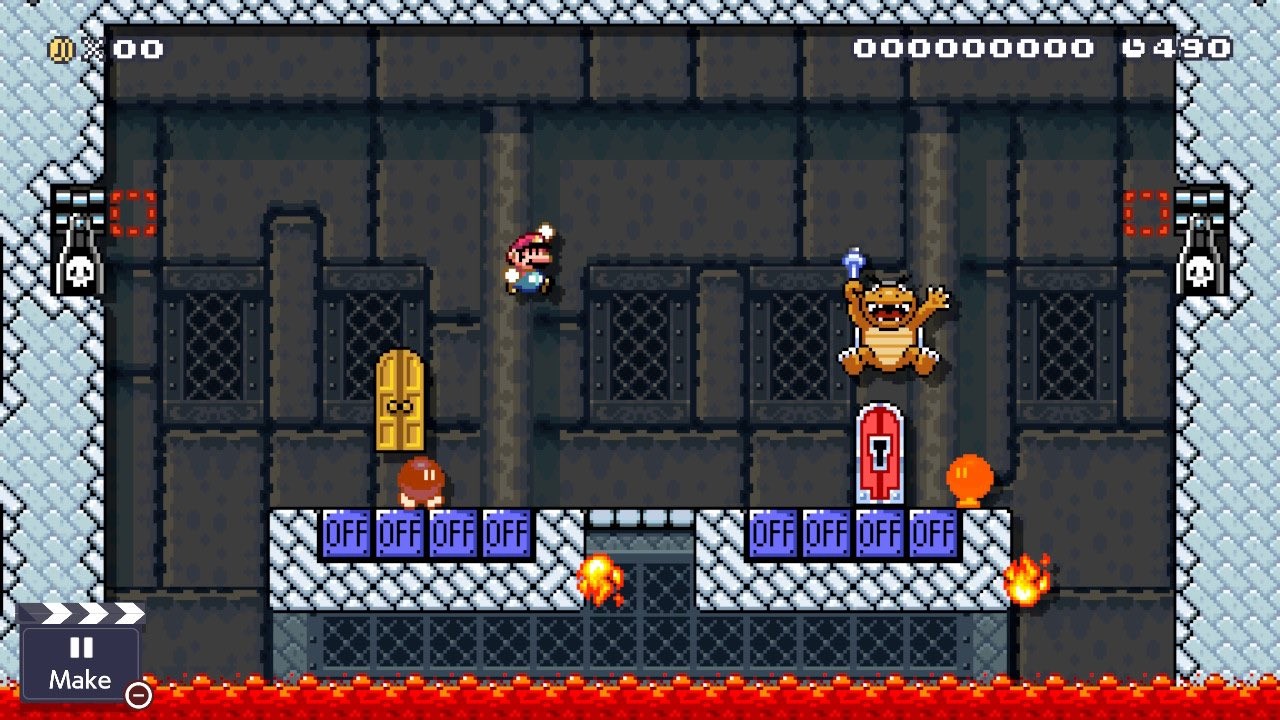Viewport: 1280px width, 720px height.
Task: Toggle the leftmost OFF switch block
Action: [345, 534]
